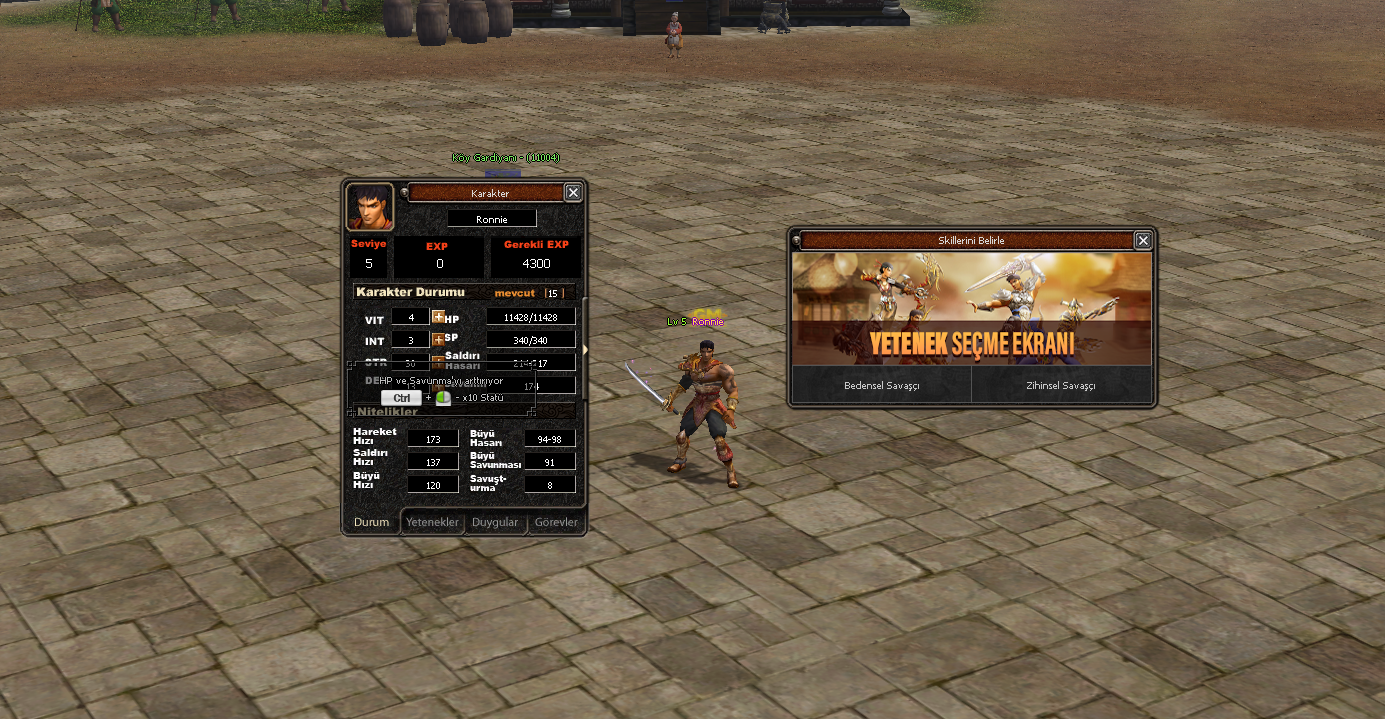Close the Karakter window

coord(573,193)
